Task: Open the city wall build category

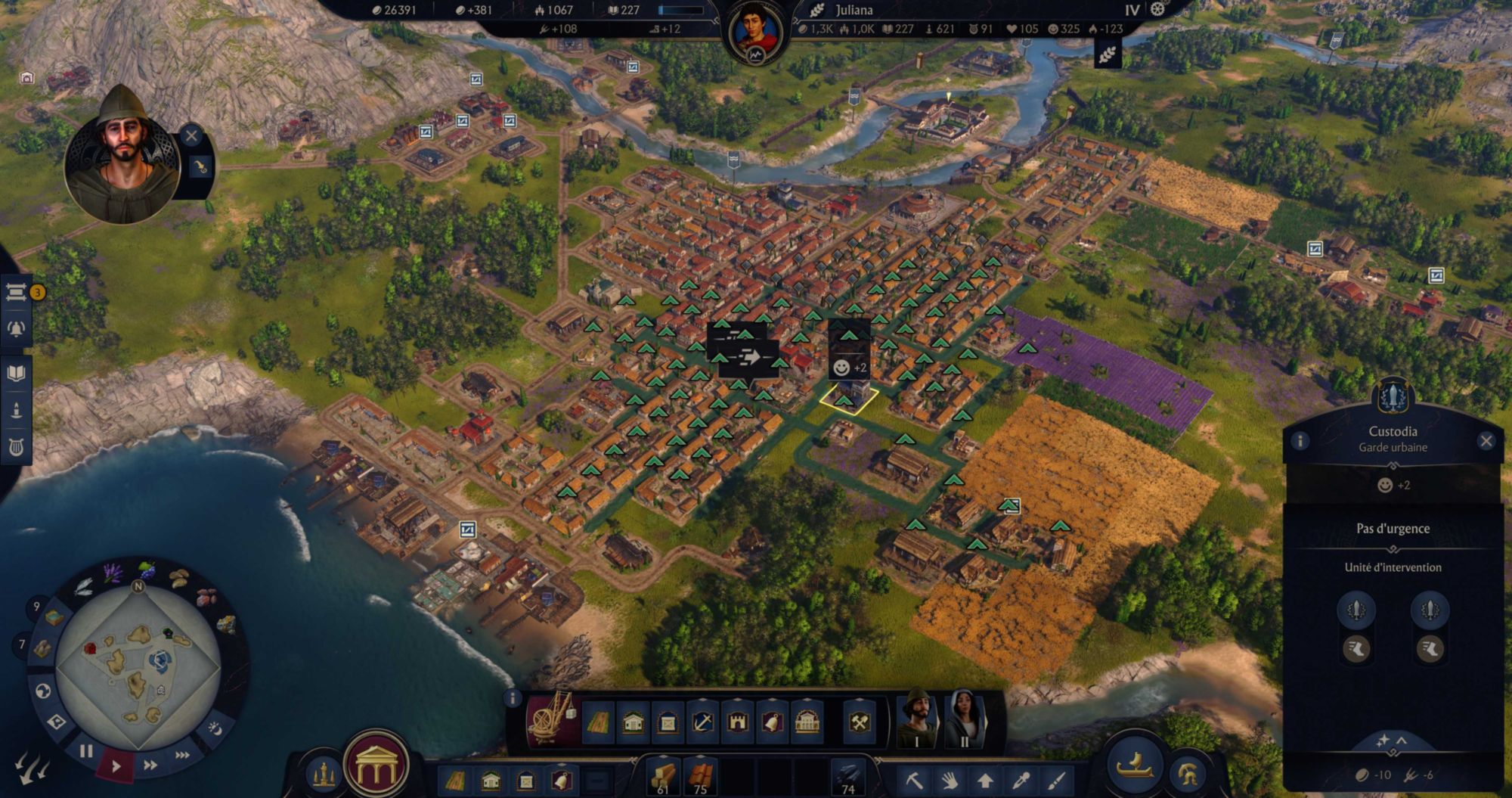Action: point(737,722)
